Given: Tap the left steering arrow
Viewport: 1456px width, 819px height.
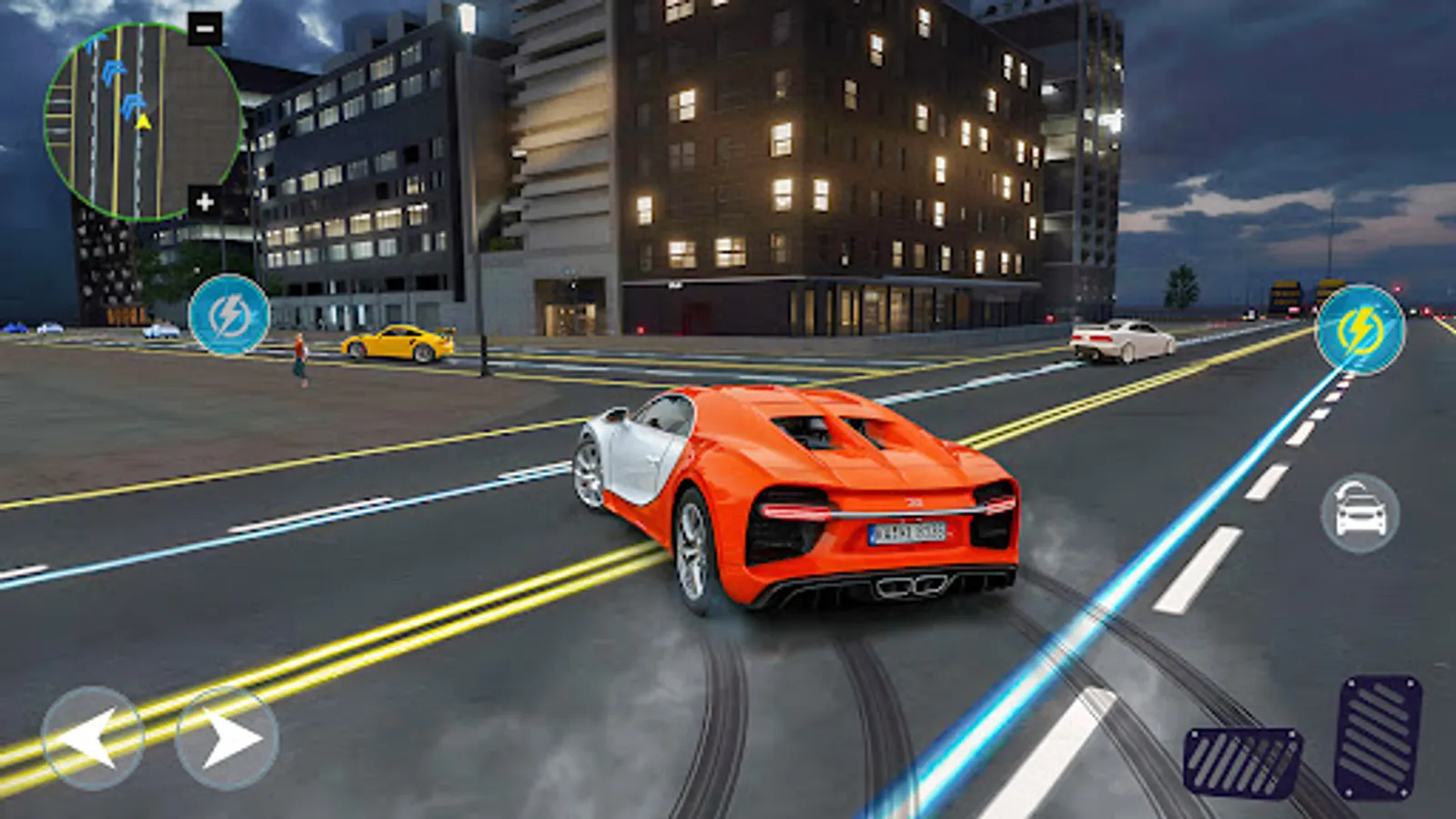Looking at the screenshot, I should [x=94, y=739].
